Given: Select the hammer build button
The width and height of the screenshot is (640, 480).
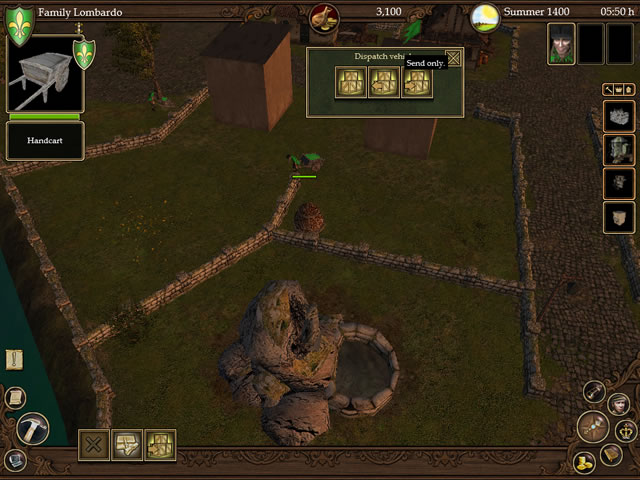Looking at the screenshot, I should pos(33,428).
